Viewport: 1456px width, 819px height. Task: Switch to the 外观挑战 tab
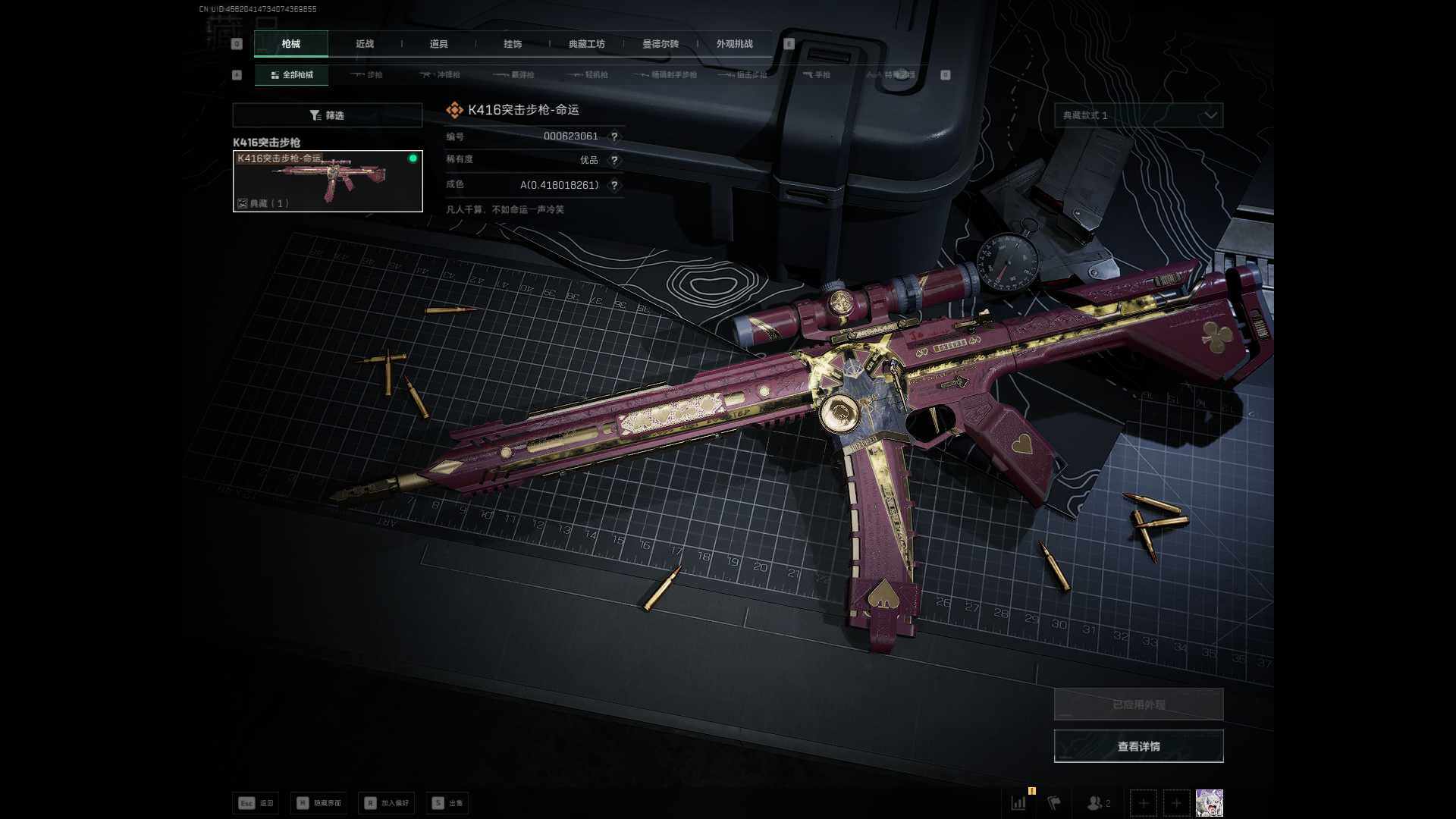[734, 44]
